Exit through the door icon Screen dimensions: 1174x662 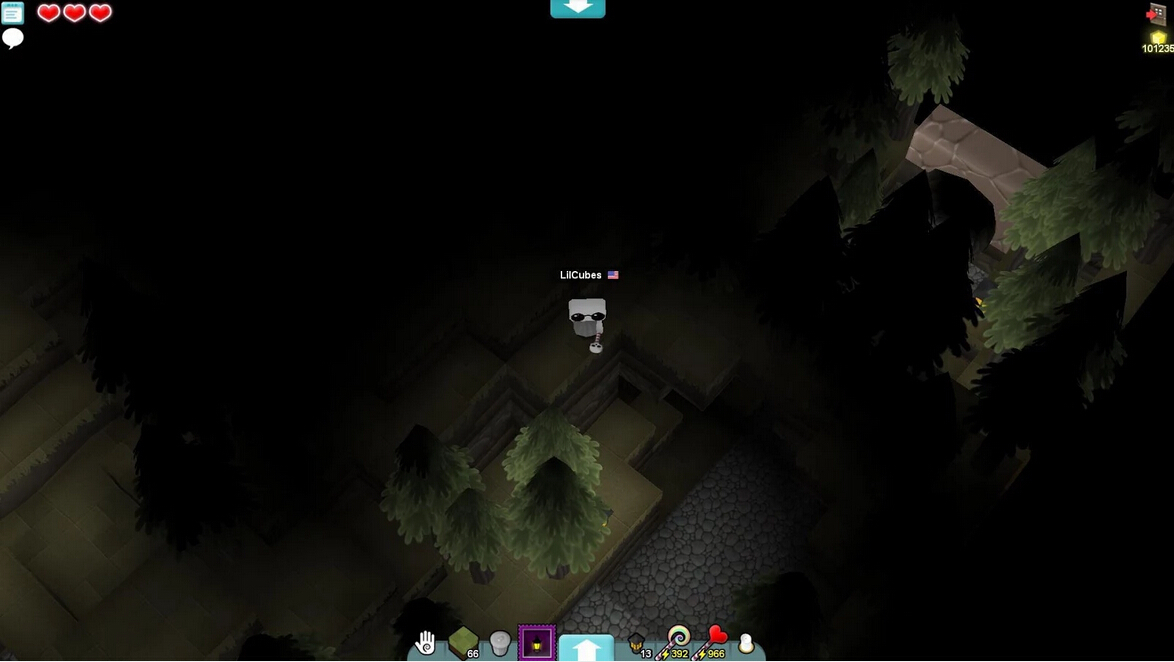[1156, 14]
